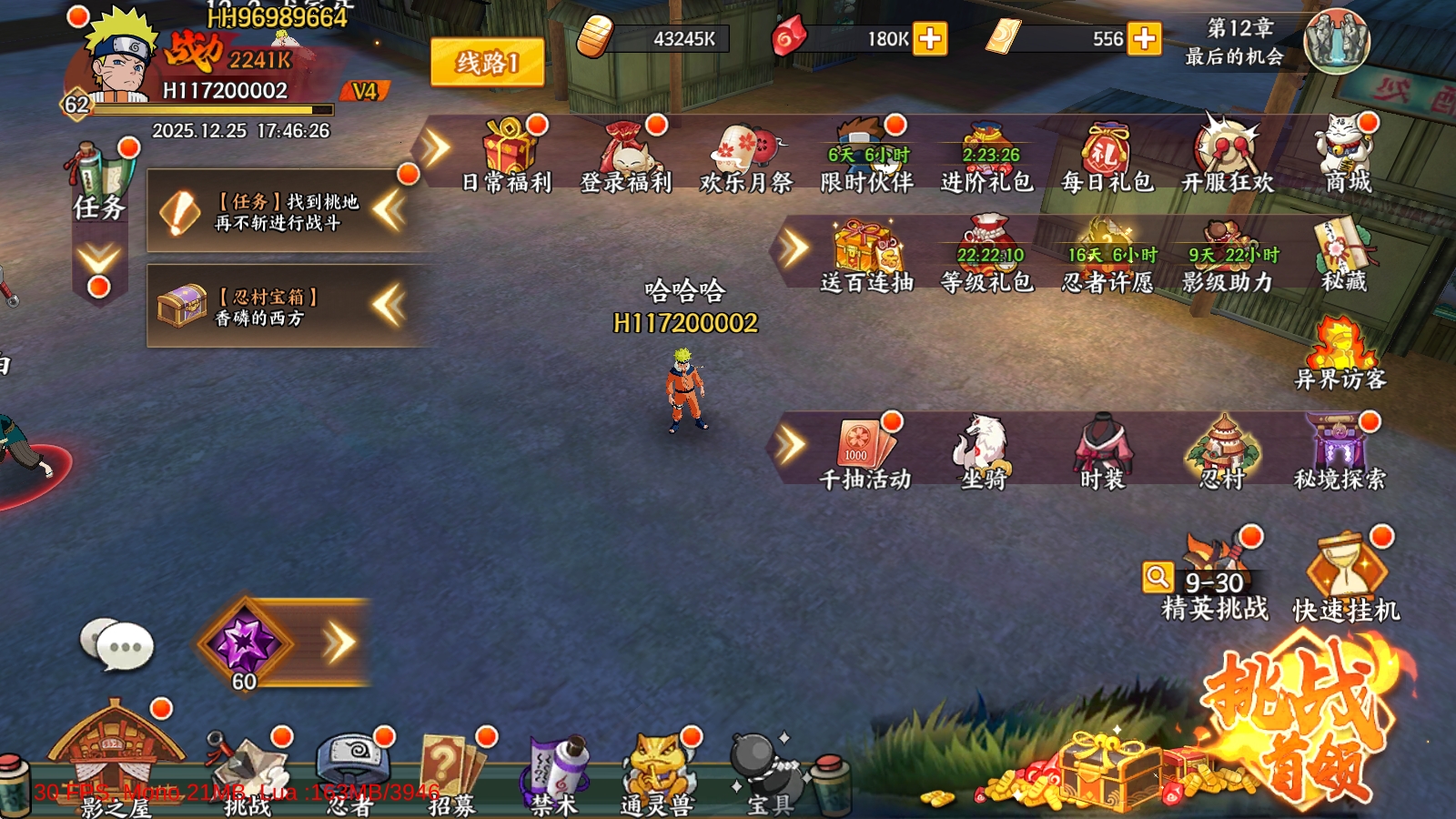Open the 通灵兽 summon toad menu
This screenshot has width=1456, height=819.
pos(657,772)
